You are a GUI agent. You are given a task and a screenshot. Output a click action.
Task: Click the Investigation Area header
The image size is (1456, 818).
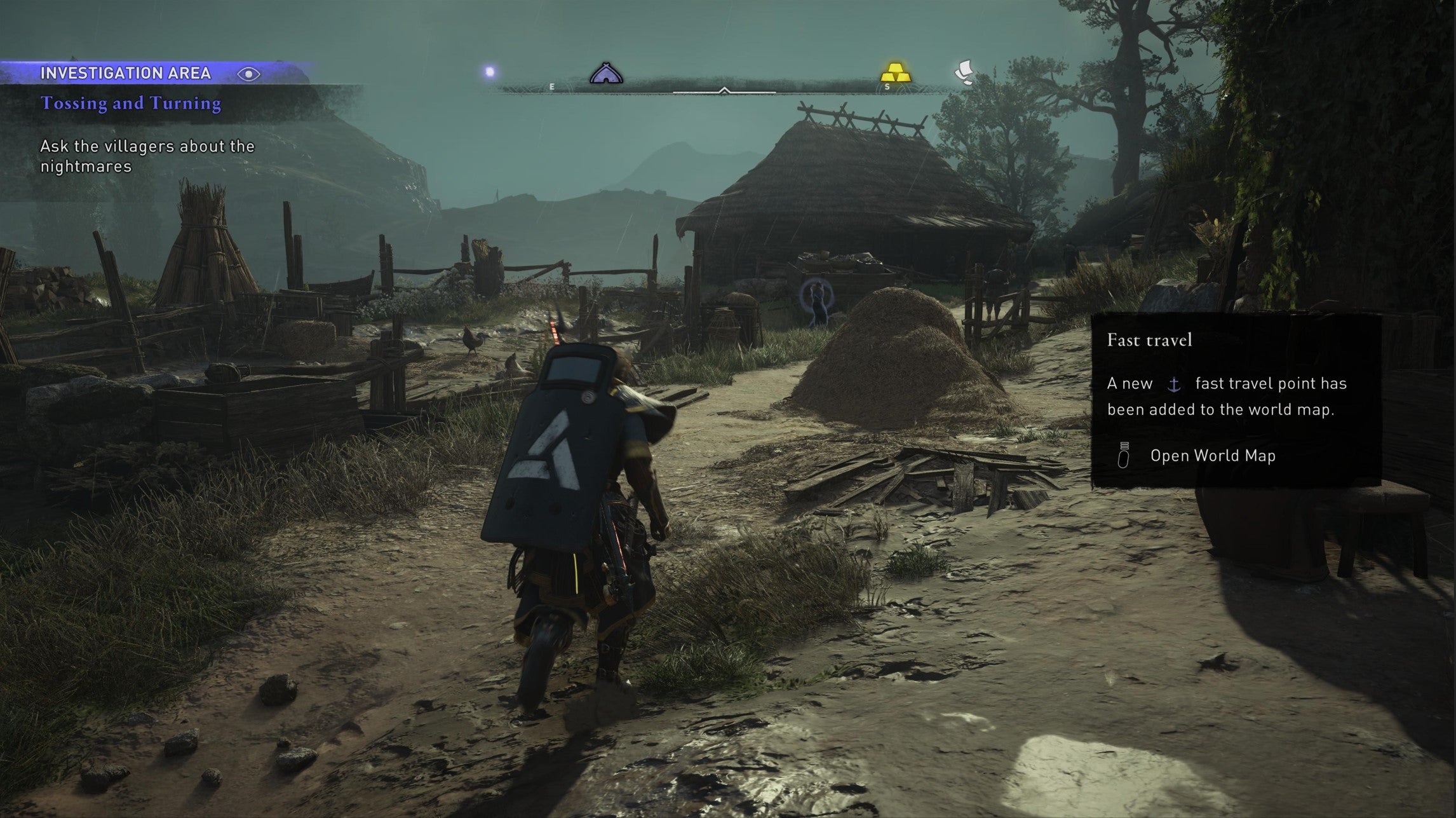pos(127,74)
